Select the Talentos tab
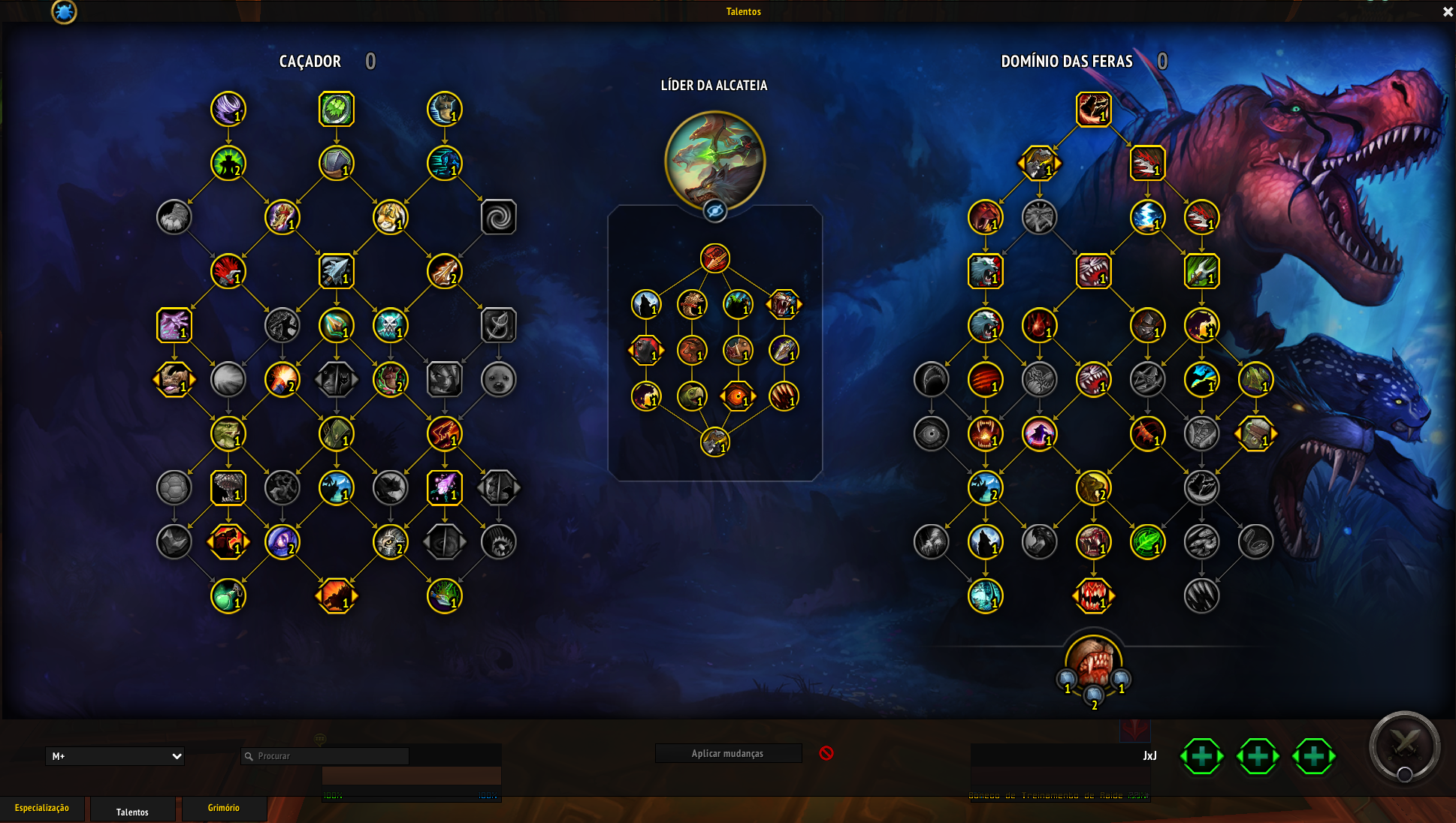 pyautogui.click(x=132, y=811)
